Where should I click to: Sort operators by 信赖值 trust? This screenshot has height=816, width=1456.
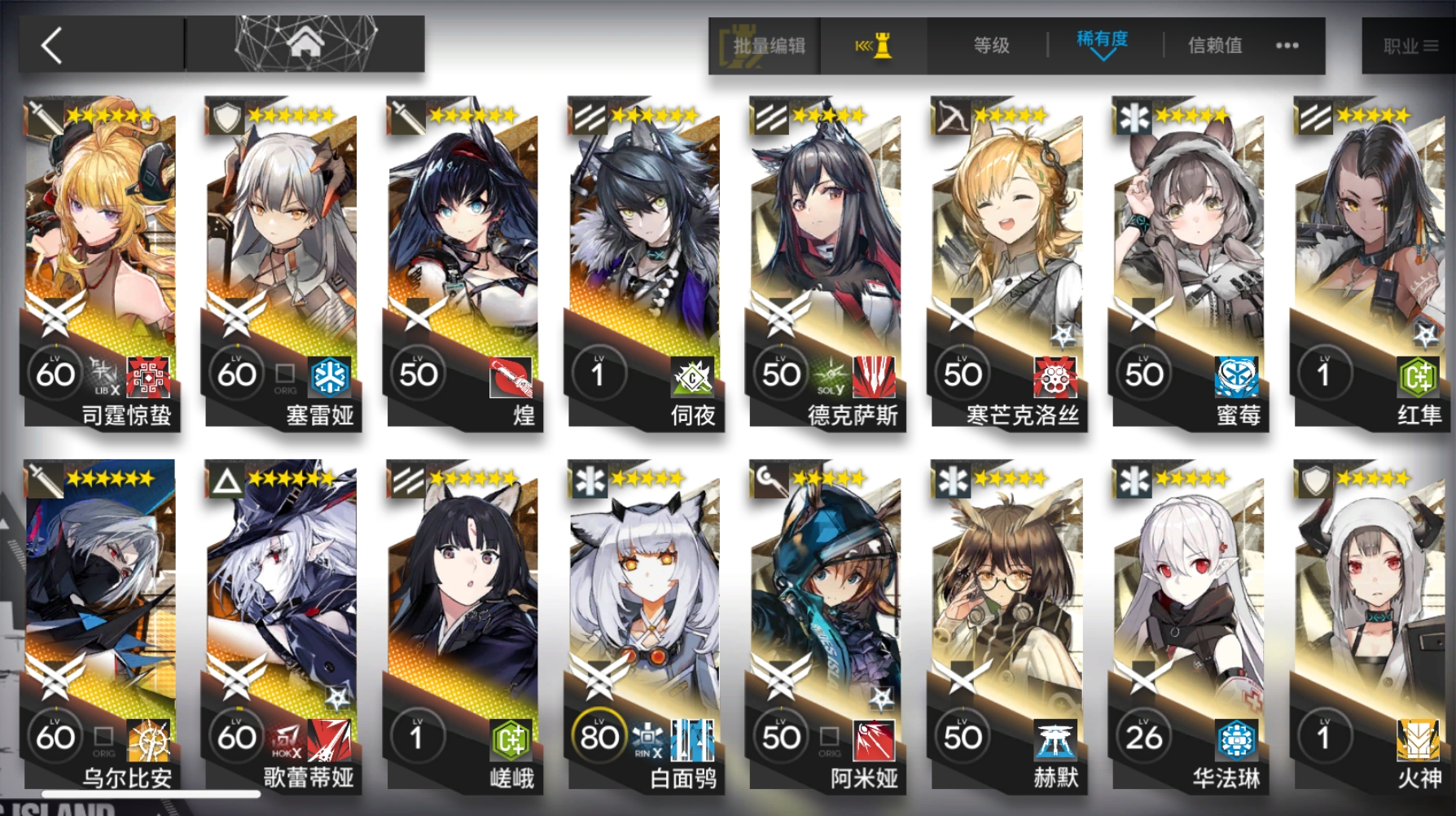click(1215, 46)
